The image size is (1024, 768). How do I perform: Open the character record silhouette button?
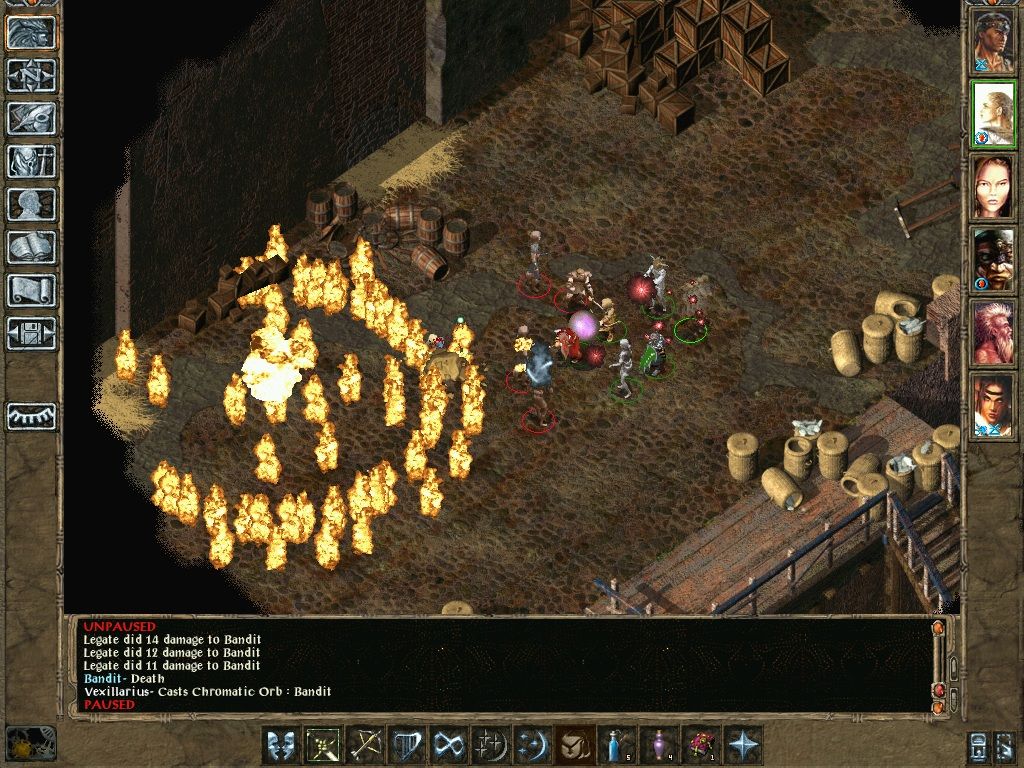[x=31, y=204]
